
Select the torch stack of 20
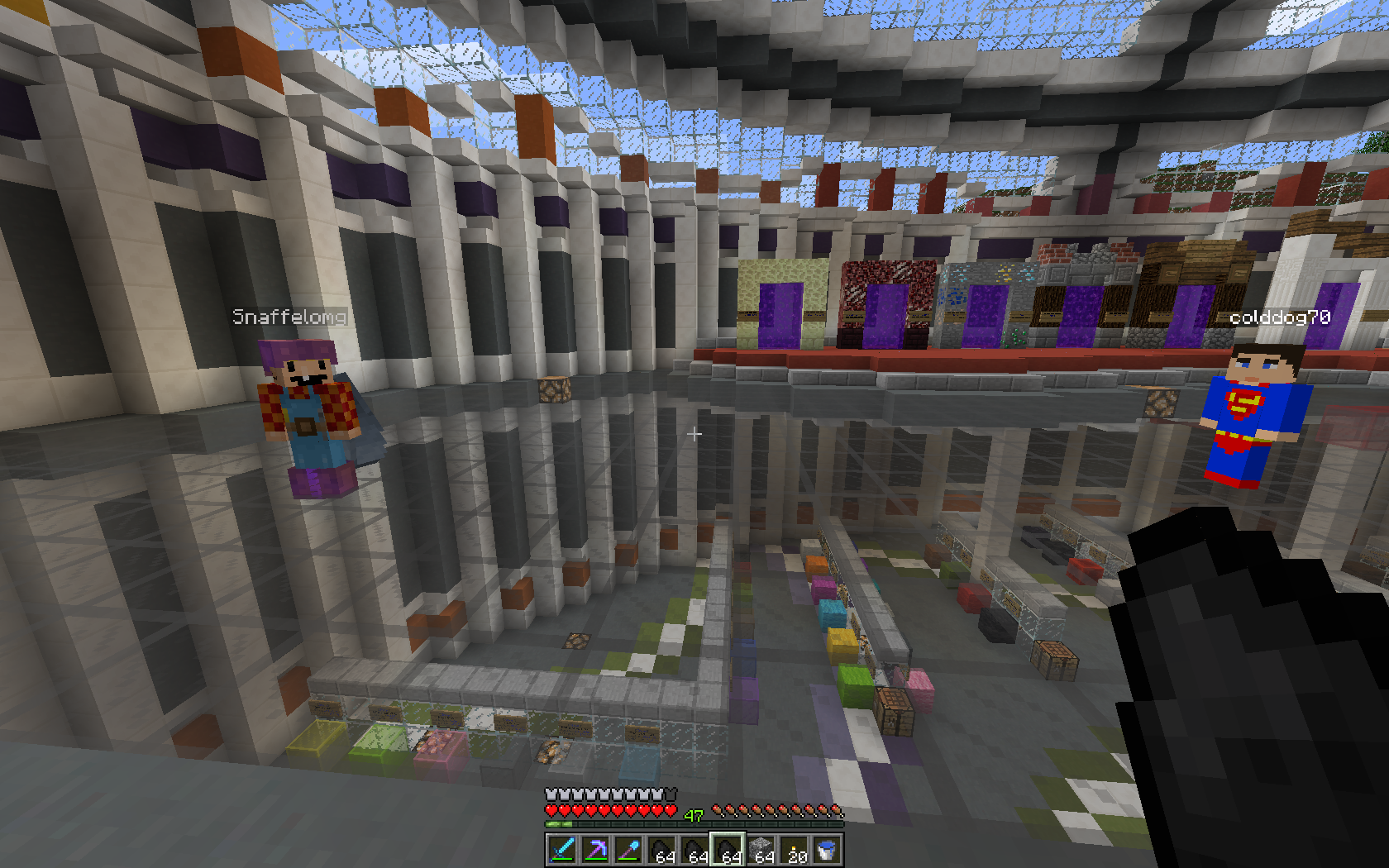[794, 849]
